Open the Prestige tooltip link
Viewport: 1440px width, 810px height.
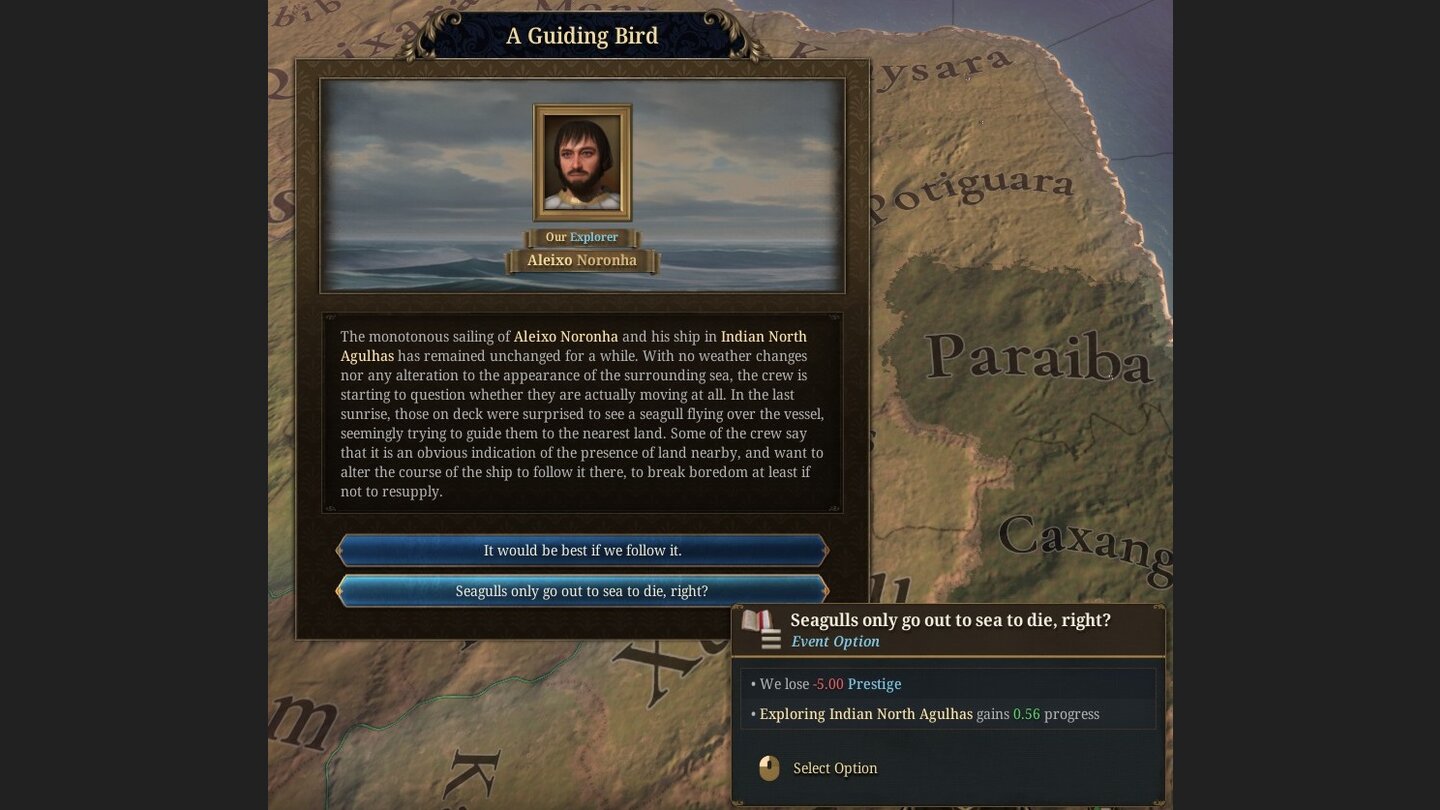pyautogui.click(x=874, y=684)
